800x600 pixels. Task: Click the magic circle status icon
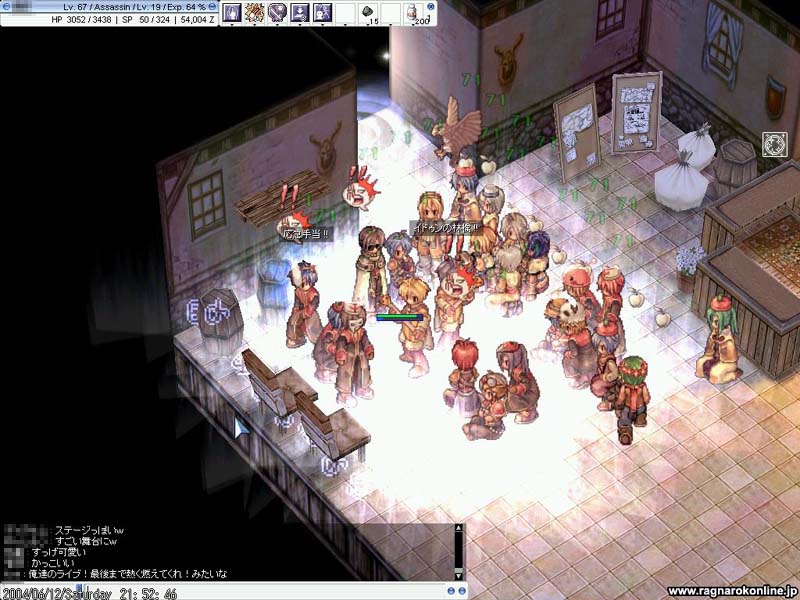pyautogui.click(x=775, y=143)
